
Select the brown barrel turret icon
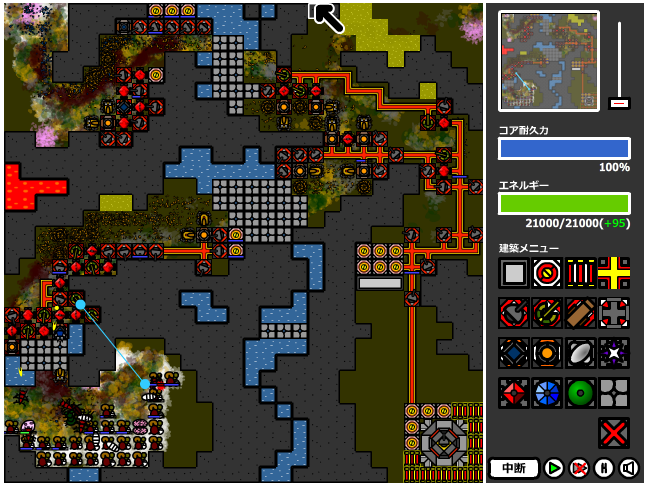(x=581, y=313)
